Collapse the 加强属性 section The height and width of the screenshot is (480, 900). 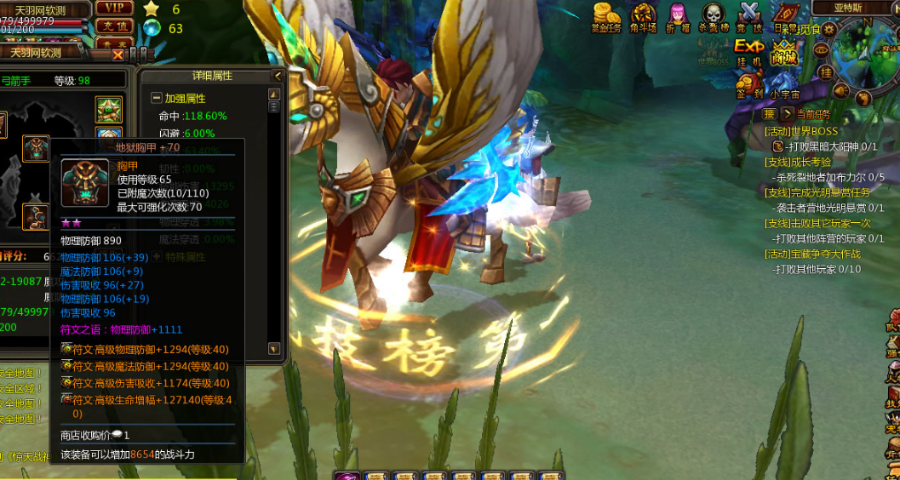click(x=157, y=98)
